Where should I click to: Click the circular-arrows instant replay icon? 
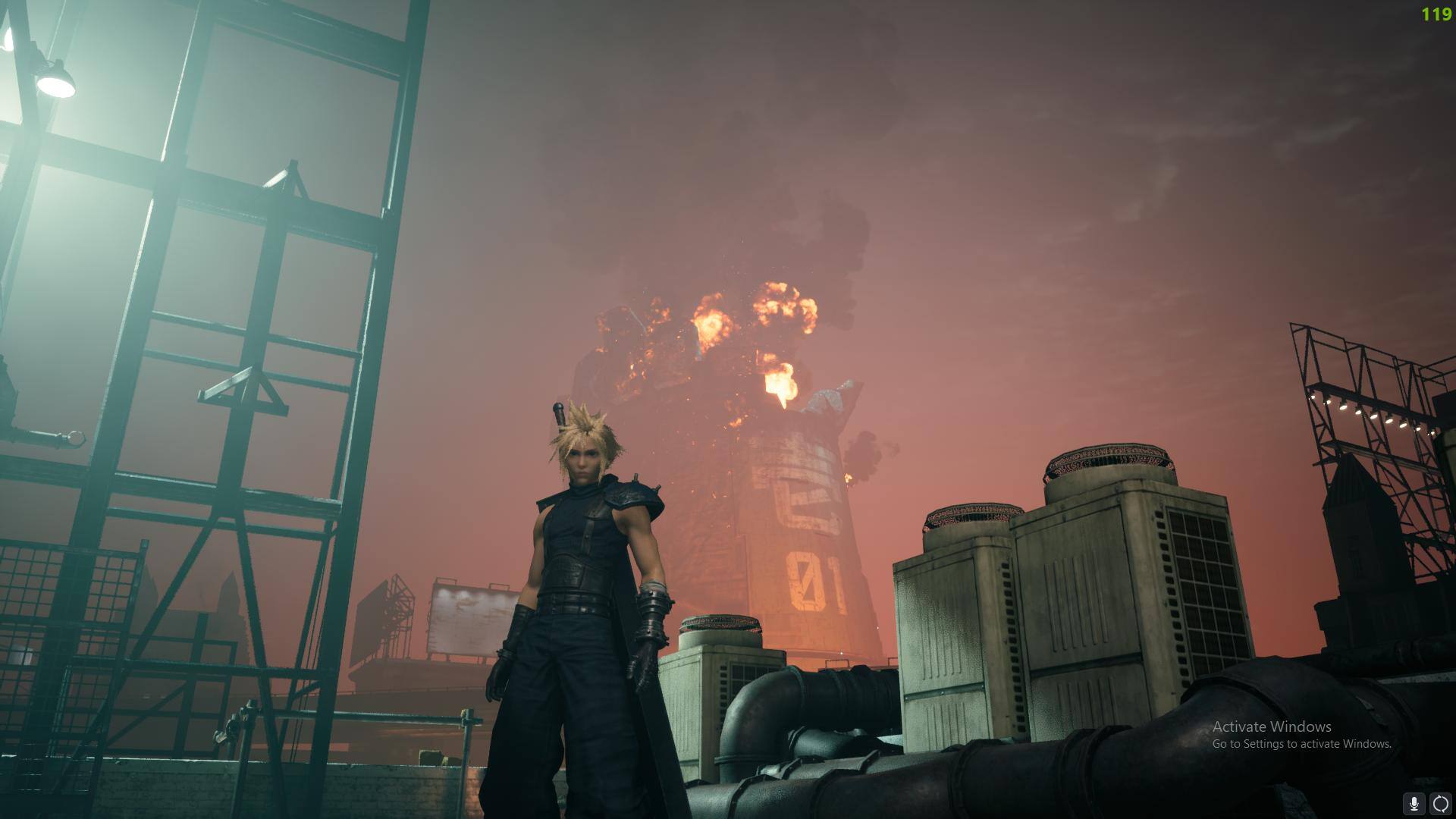click(x=1440, y=803)
